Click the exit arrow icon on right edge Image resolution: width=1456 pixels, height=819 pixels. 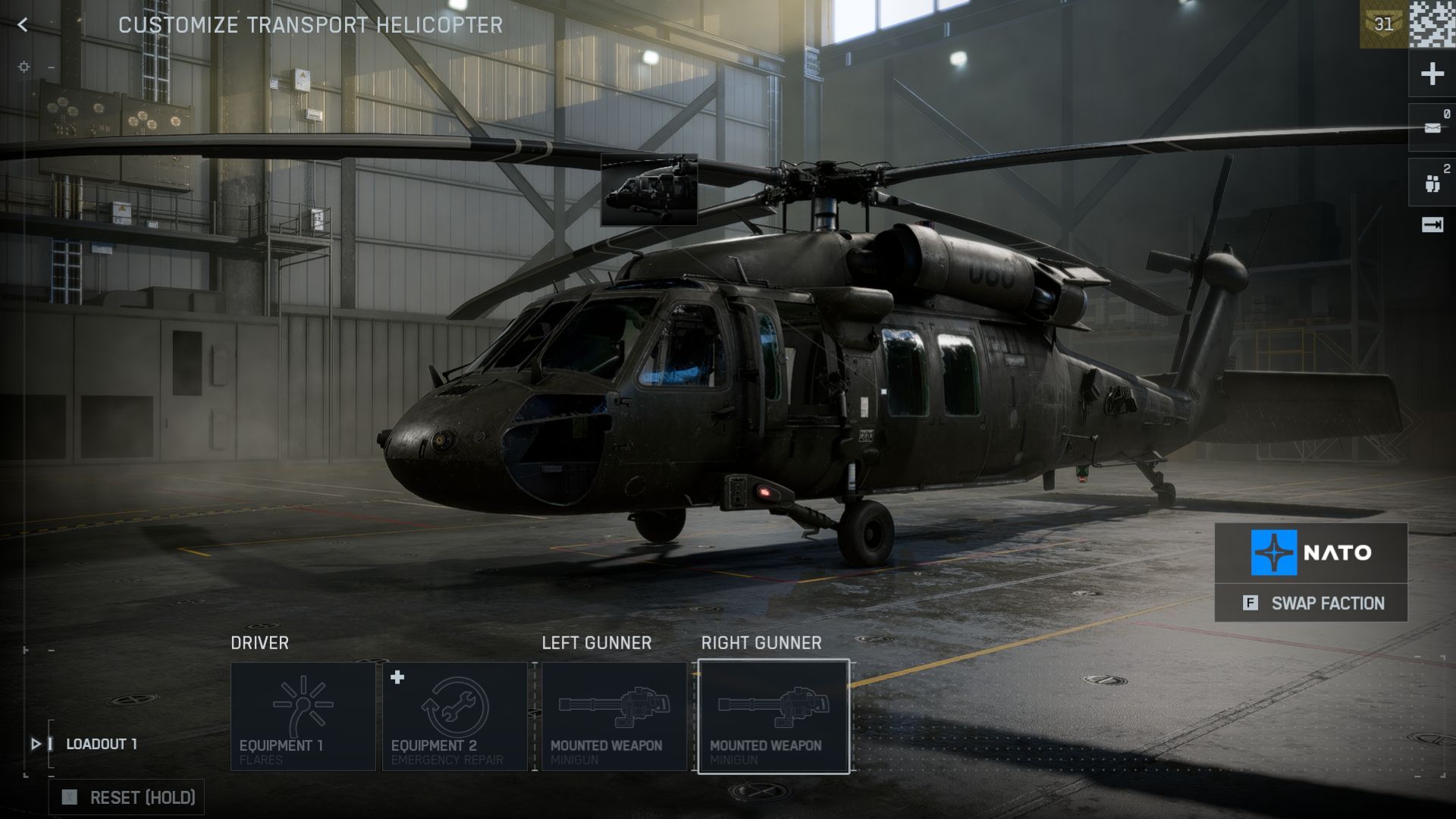coord(1432,225)
